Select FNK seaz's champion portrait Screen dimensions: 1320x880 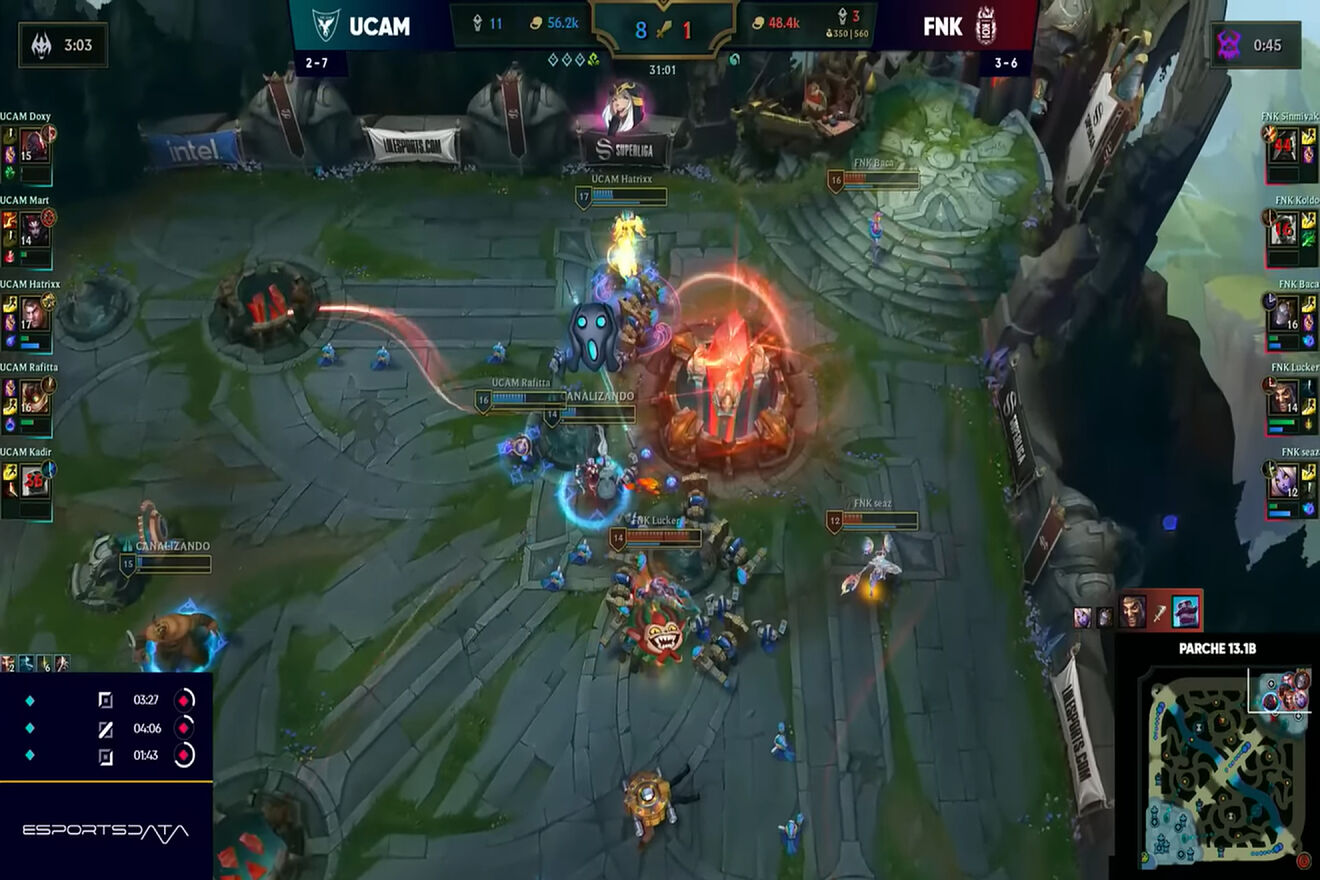pos(1284,481)
